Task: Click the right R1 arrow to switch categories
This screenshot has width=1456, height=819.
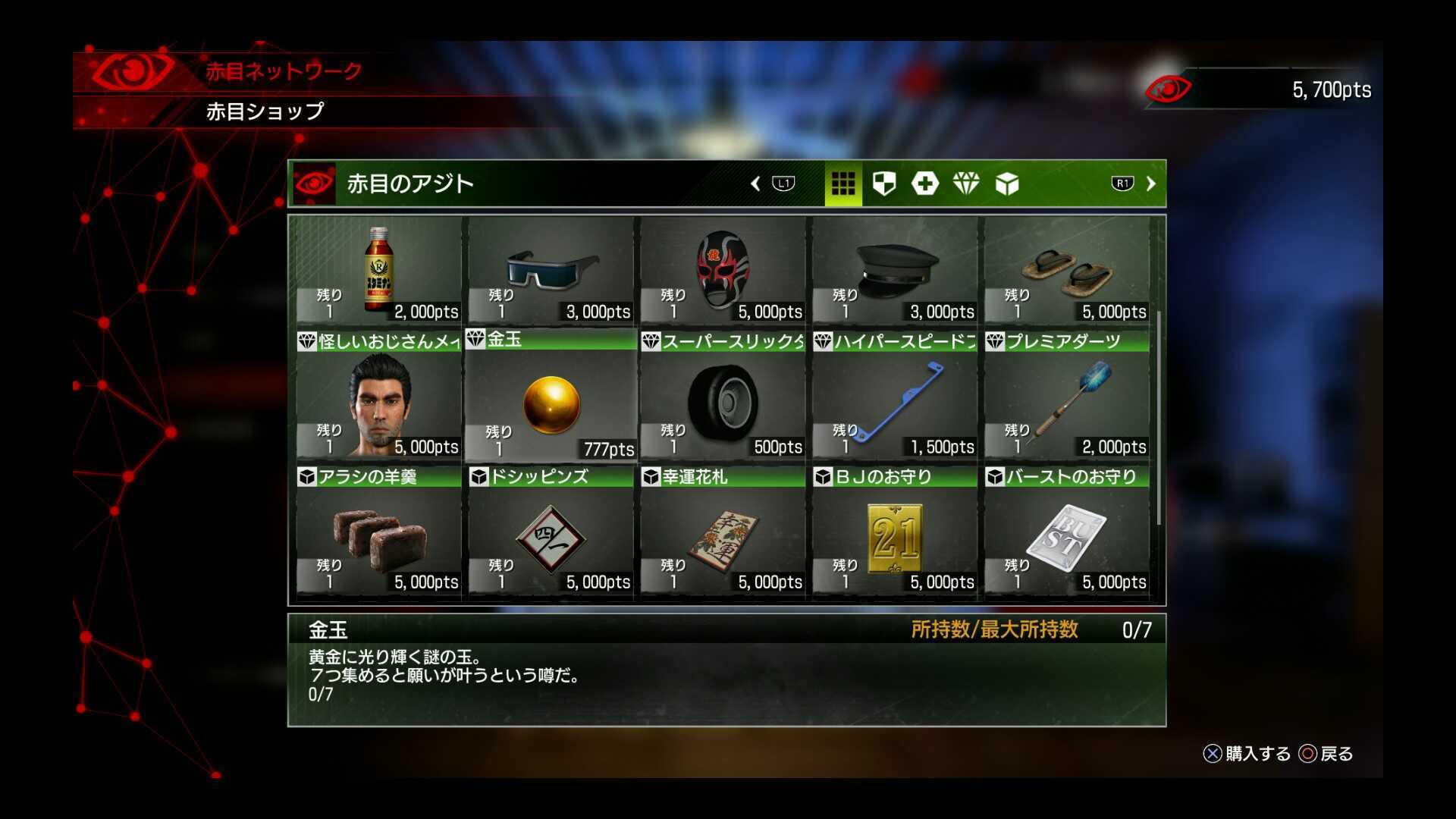Action: [1121, 184]
